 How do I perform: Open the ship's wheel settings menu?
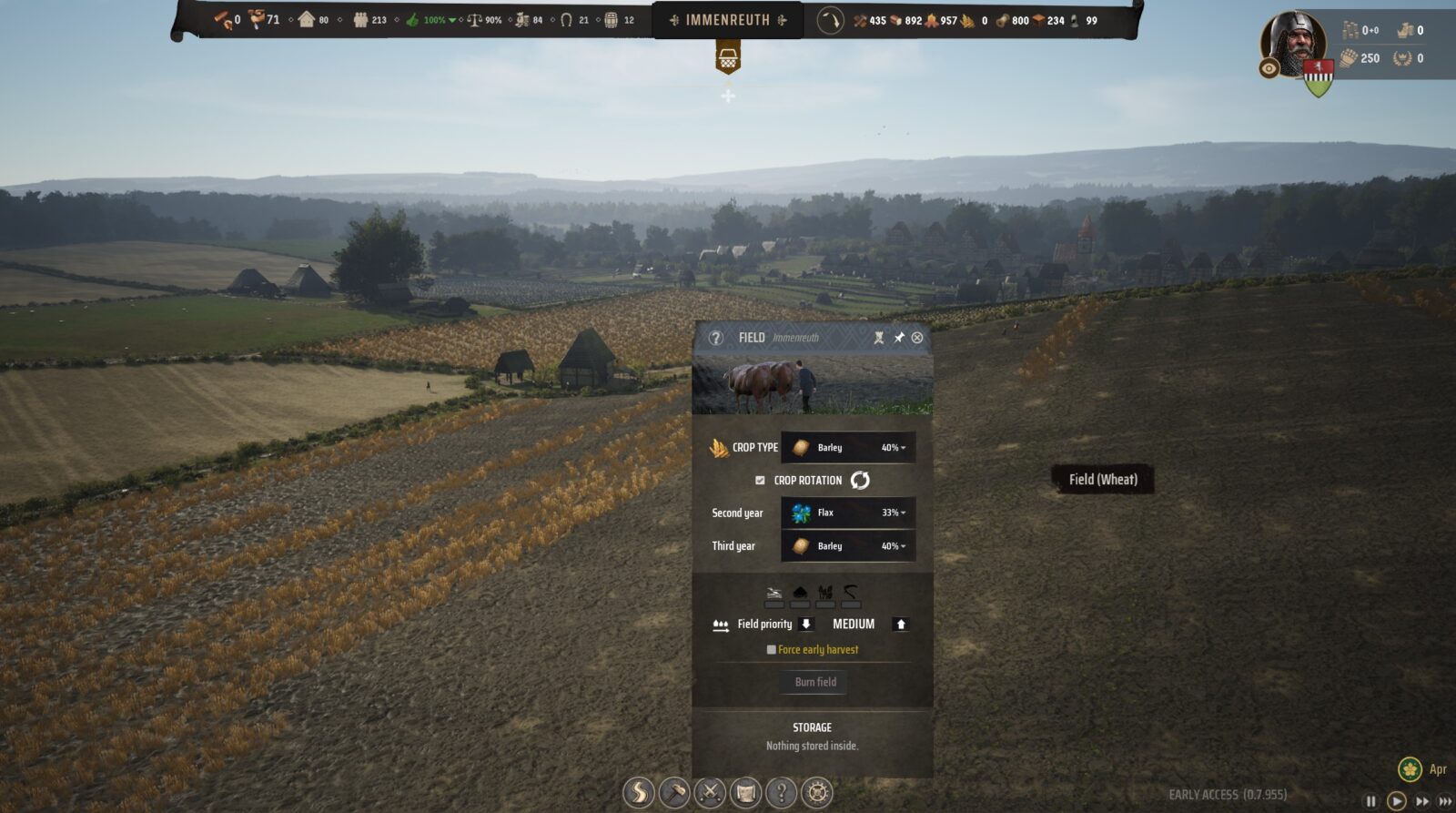[x=816, y=793]
